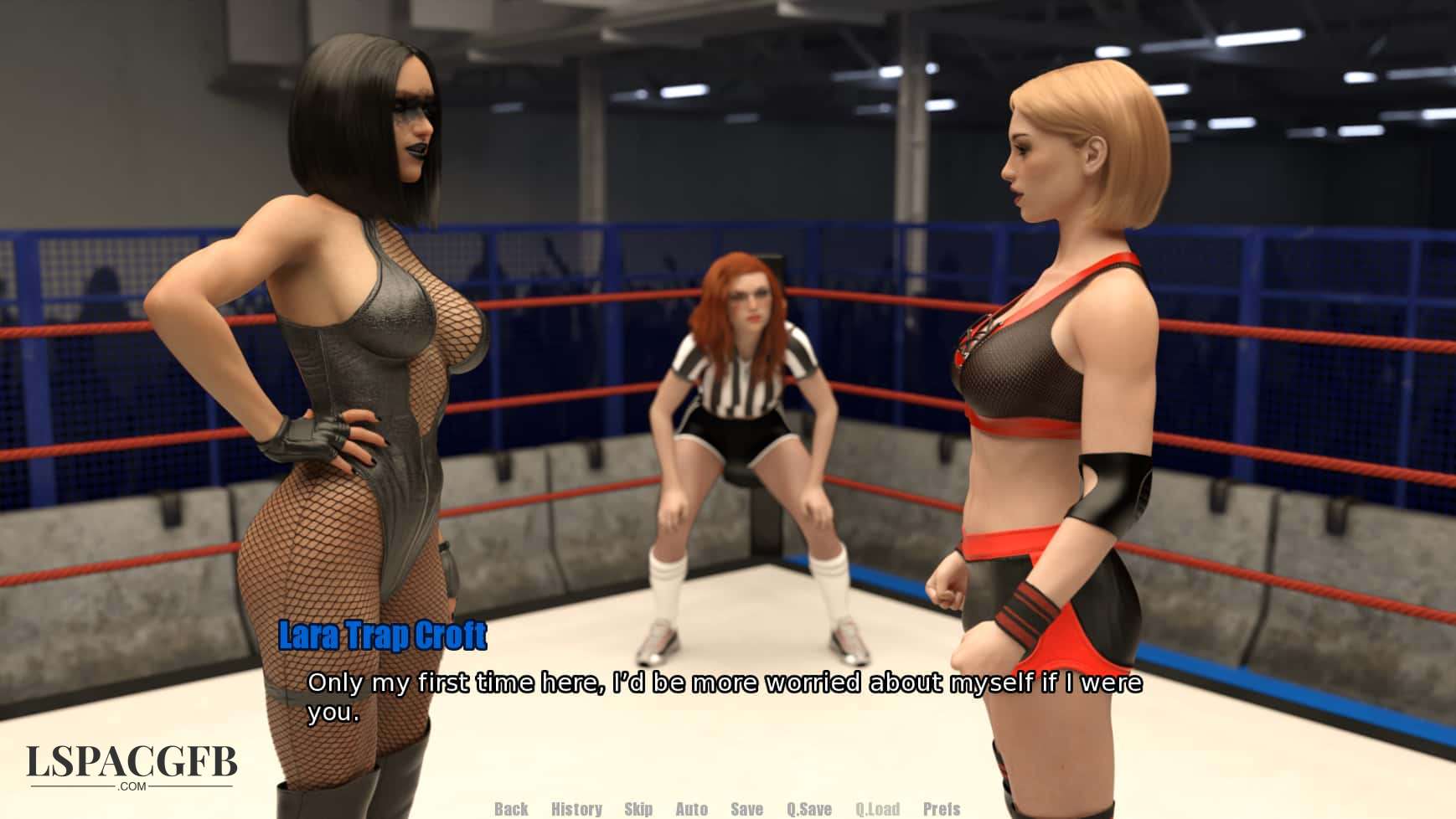Image resolution: width=1456 pixels, height=819 pixels.
Task: Enable Skip mode
Action: click(639, 810)
